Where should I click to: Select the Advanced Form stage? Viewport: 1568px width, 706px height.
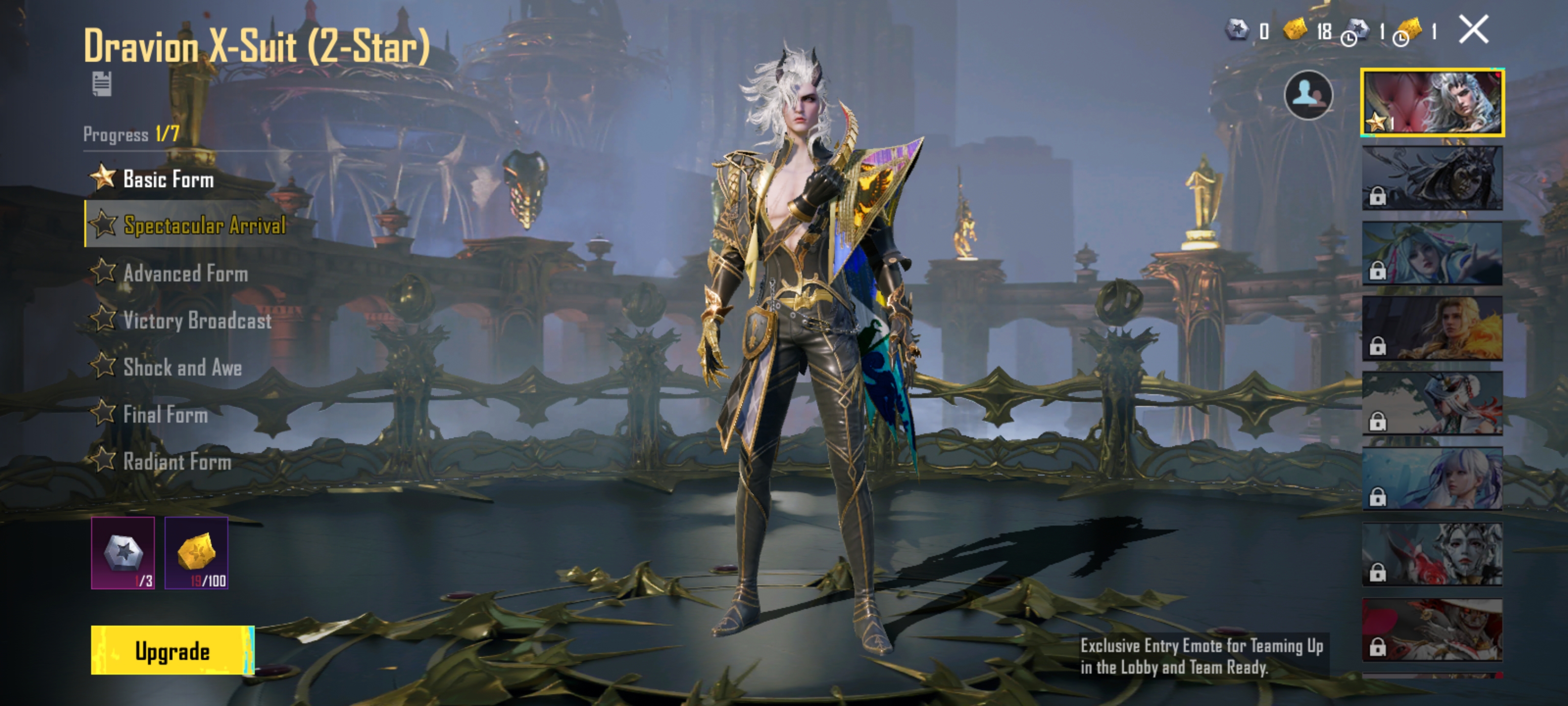point(185,274)
